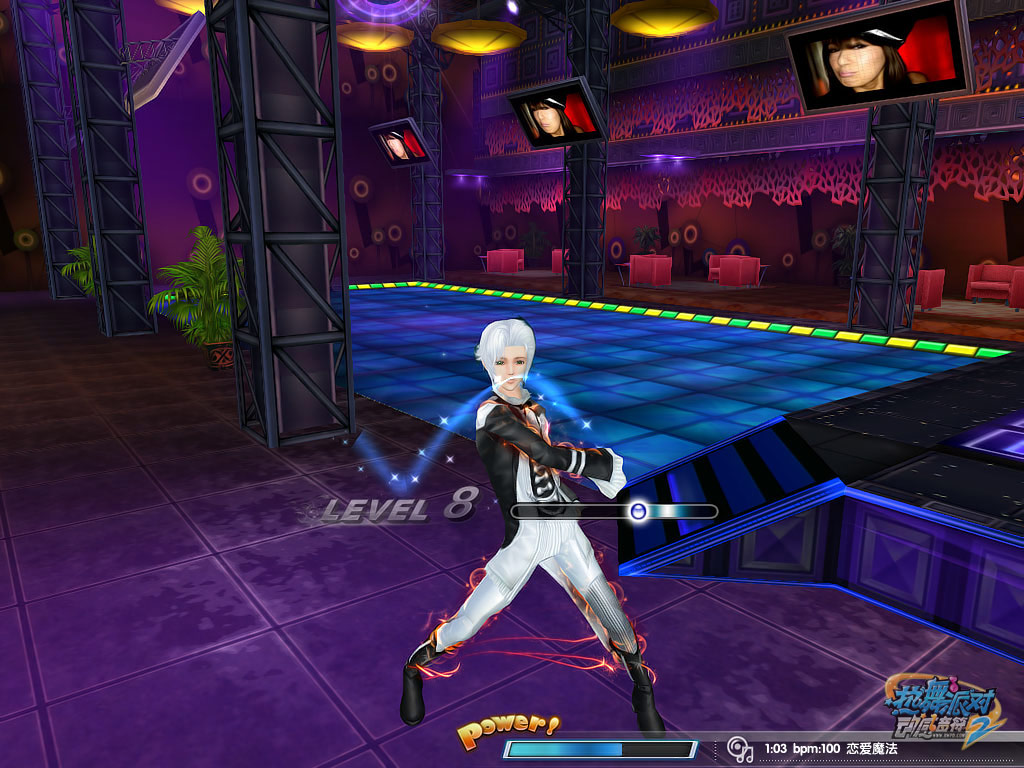This screenshot has width=1024, height=768.
Task: Click the glowing beat marker on the rhythm bar
Action: click(x=638, y=511)
